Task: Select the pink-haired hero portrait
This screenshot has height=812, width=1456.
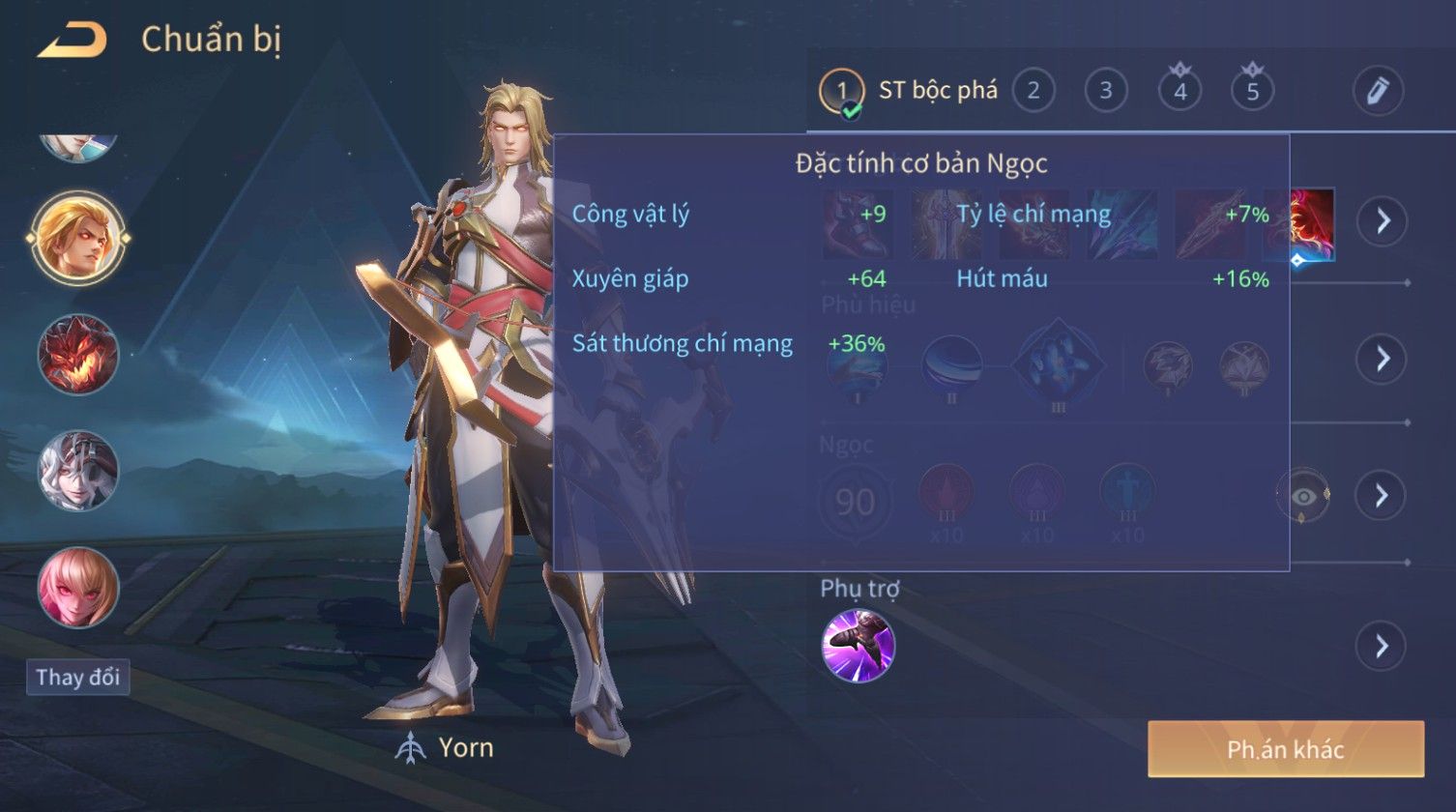Action: tap(77, 587)
